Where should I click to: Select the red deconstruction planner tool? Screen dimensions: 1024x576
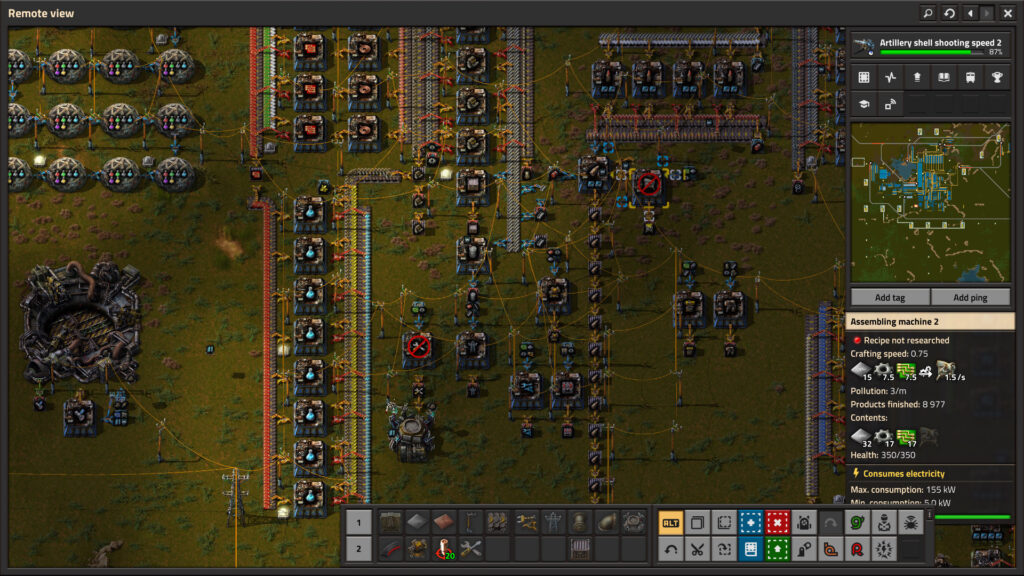coord(777,522)
